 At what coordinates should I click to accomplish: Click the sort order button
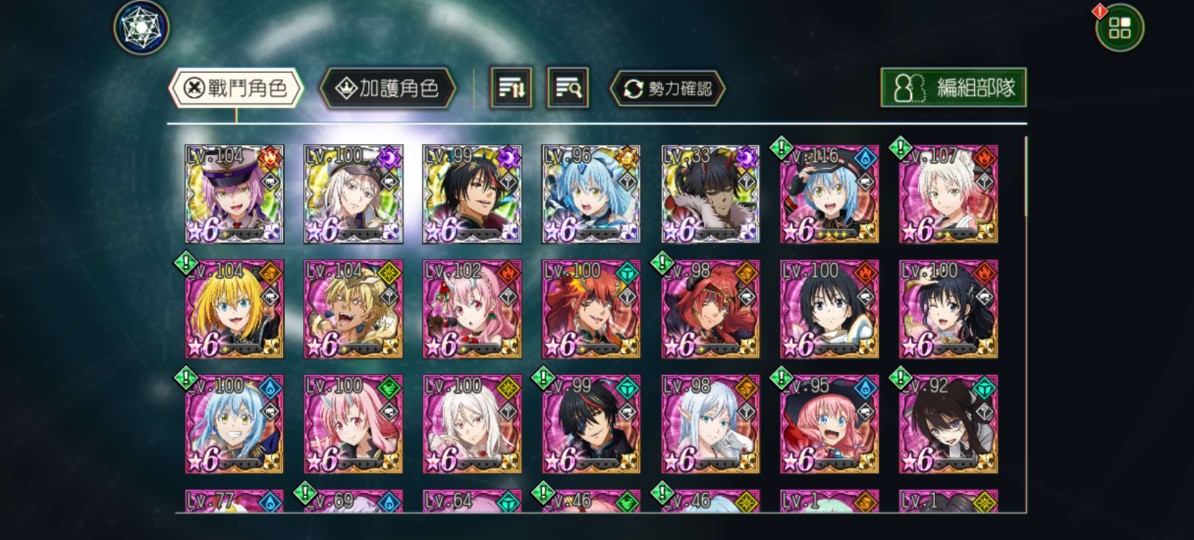511,88
